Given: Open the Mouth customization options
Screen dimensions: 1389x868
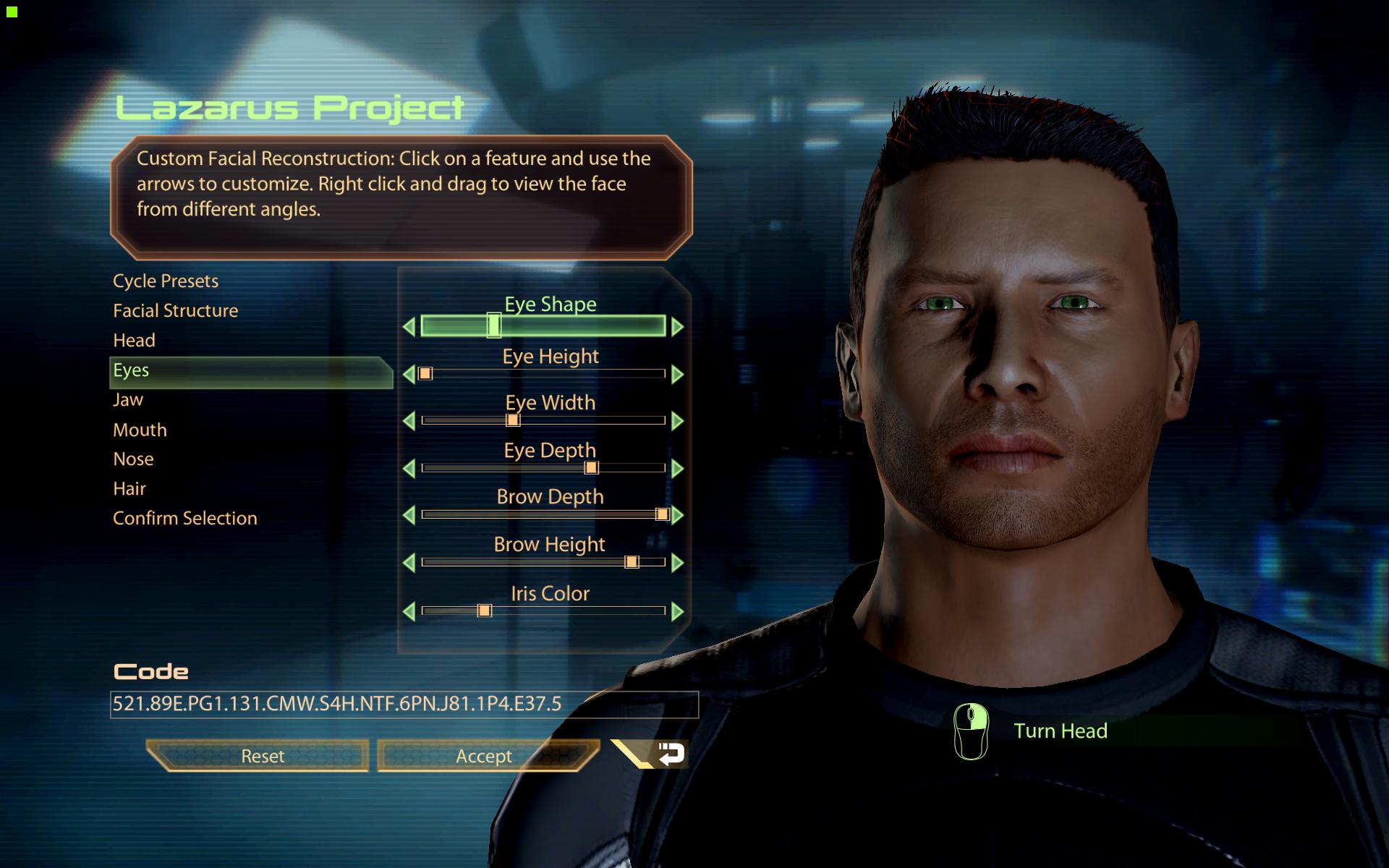Looking at the screenshot, I should 140,430.
